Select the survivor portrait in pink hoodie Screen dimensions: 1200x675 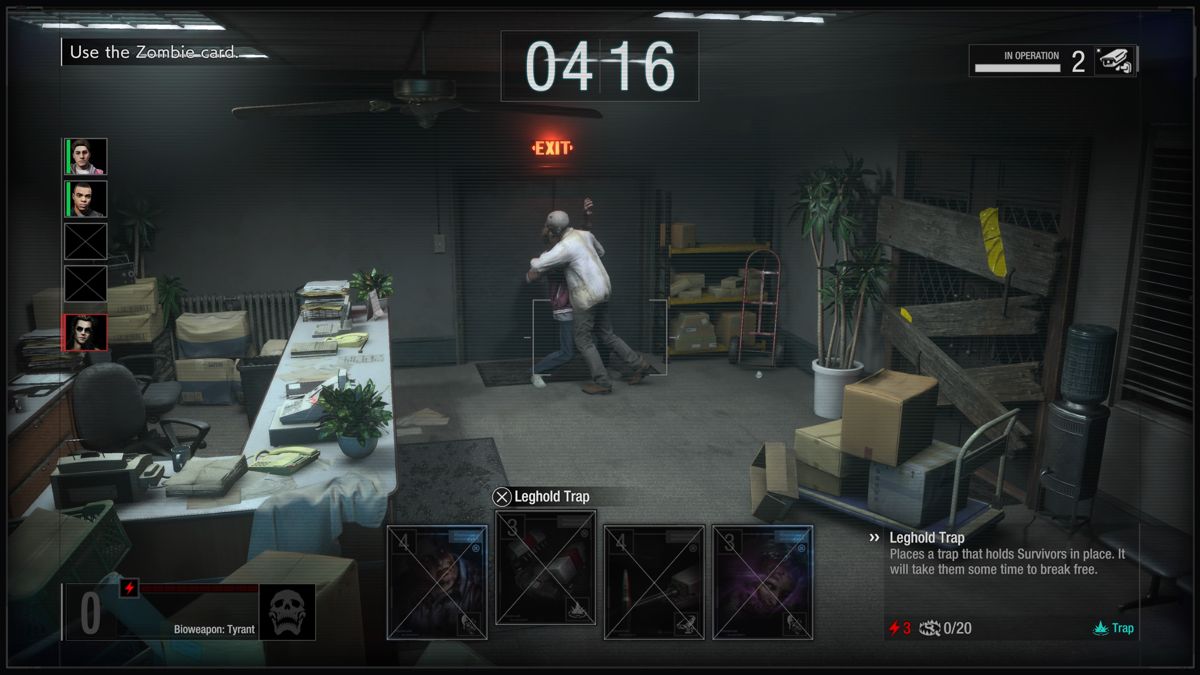pyautogui.click(x=86, y=157)
